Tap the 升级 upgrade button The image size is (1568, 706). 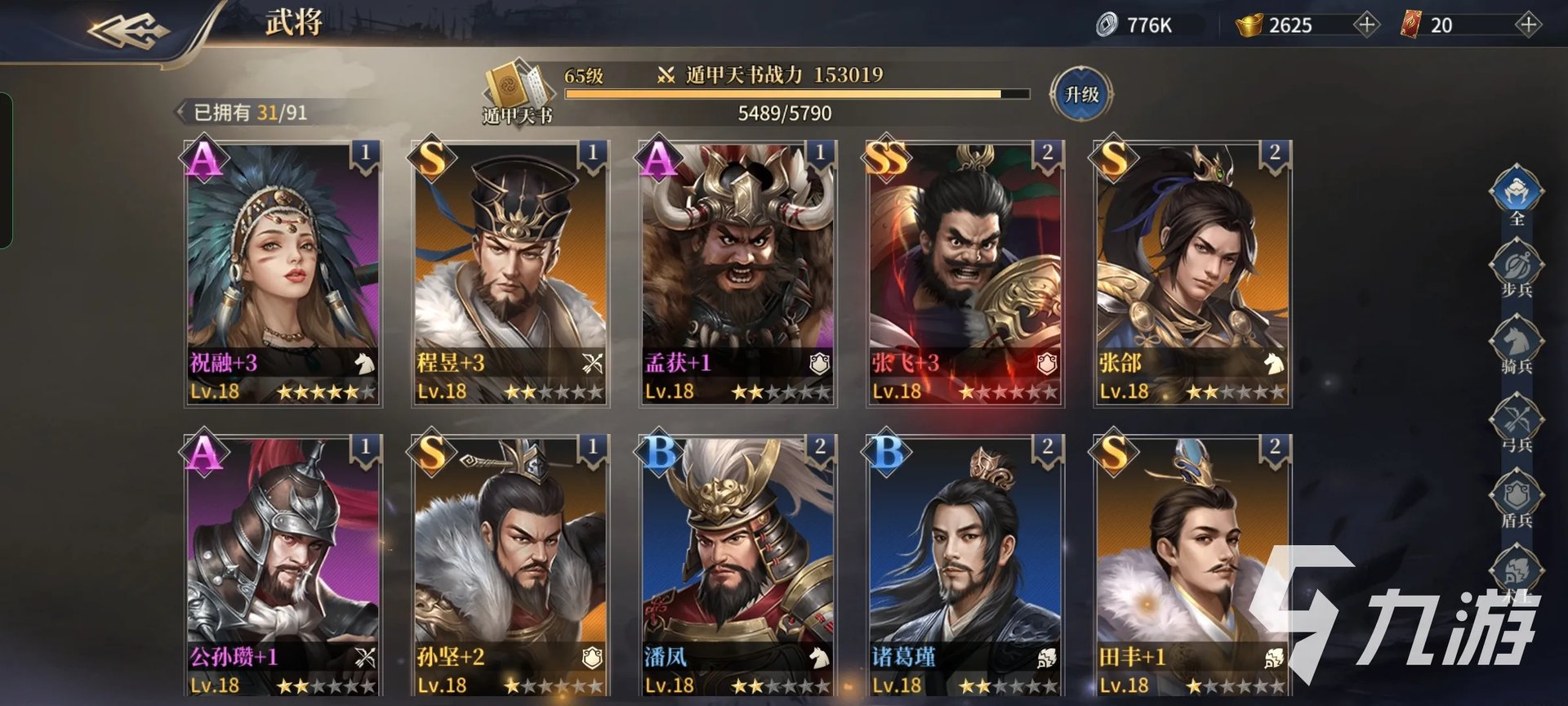[x=1081, y=95]
